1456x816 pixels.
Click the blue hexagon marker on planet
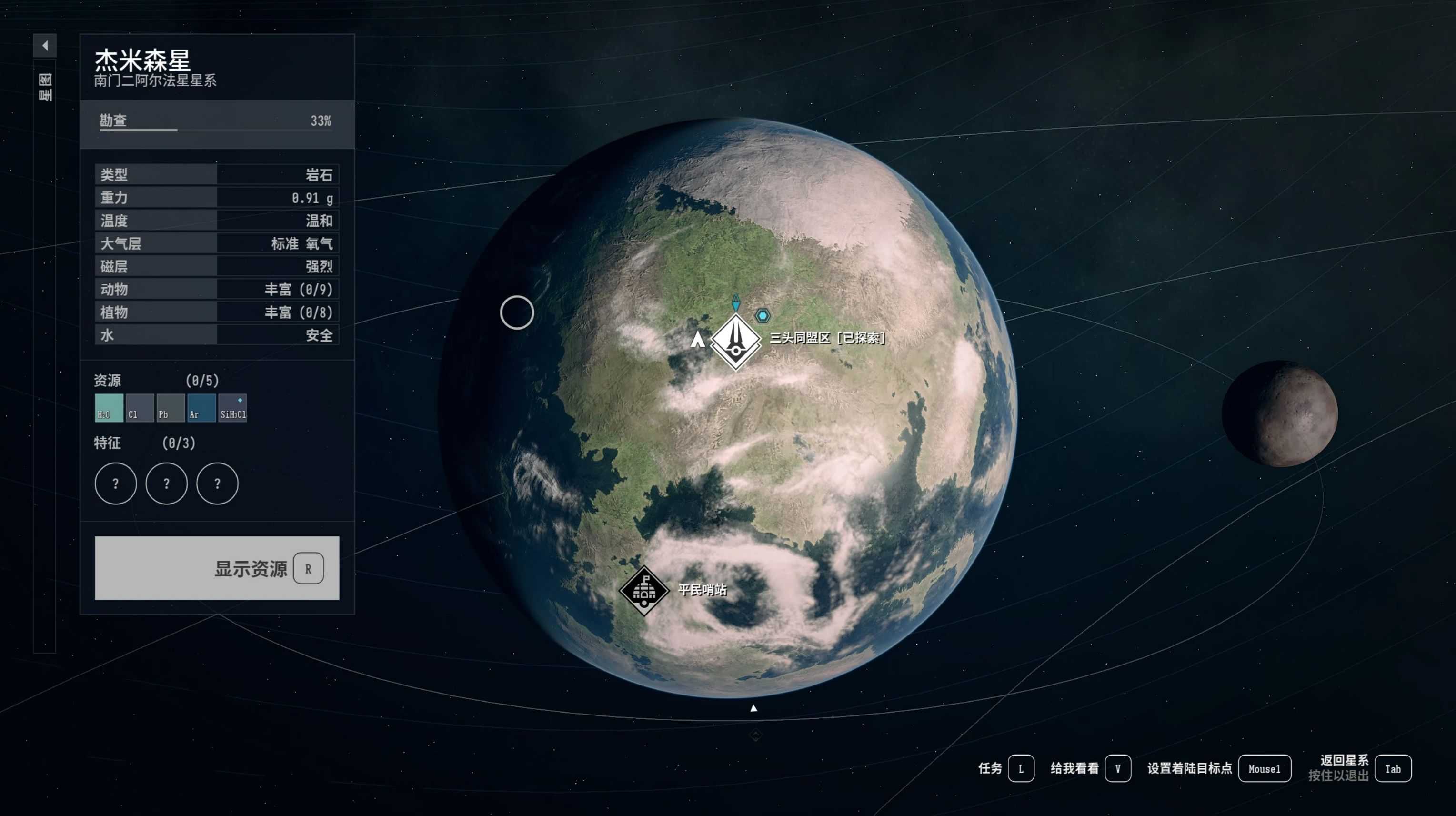pyautogui.click(x=763, y=315)
